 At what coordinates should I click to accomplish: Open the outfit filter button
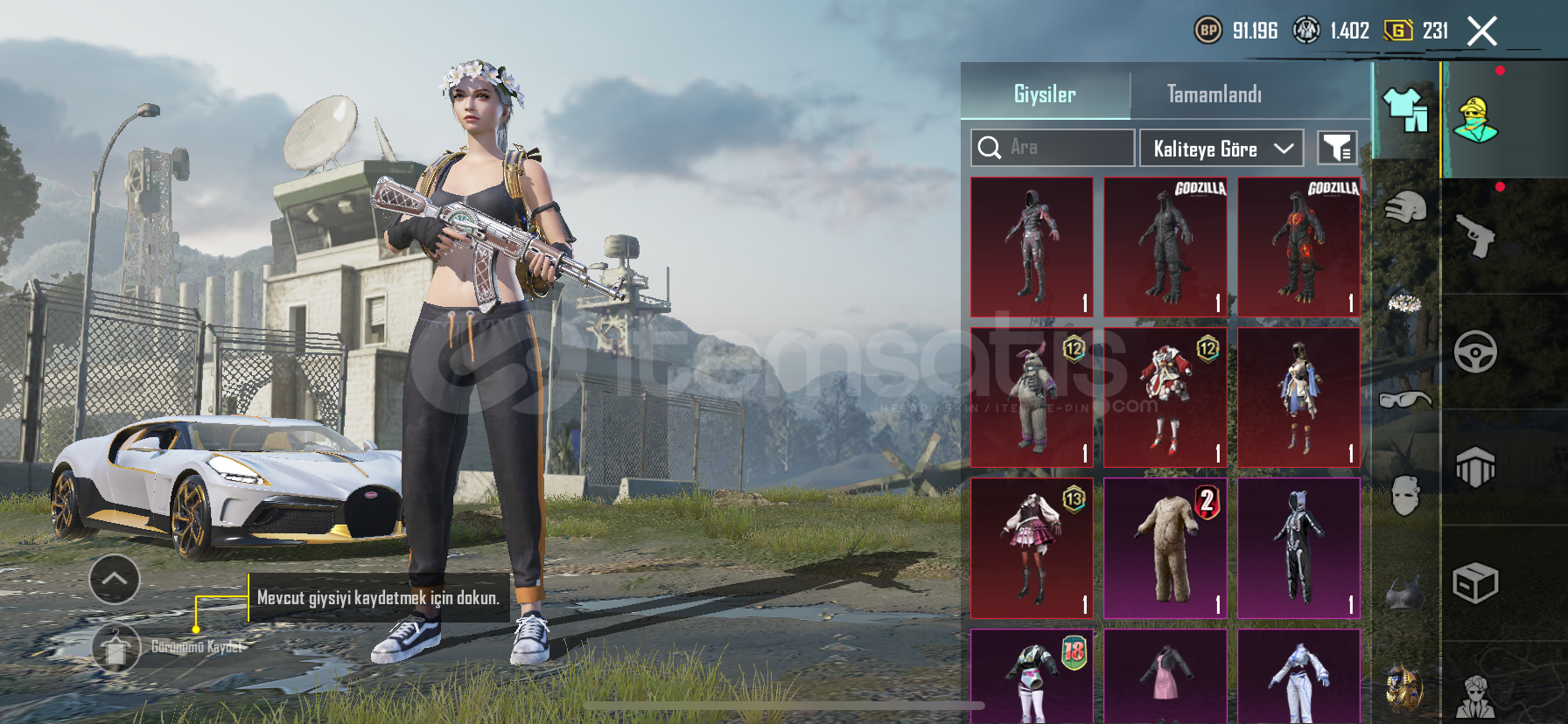pos(1337,149)
